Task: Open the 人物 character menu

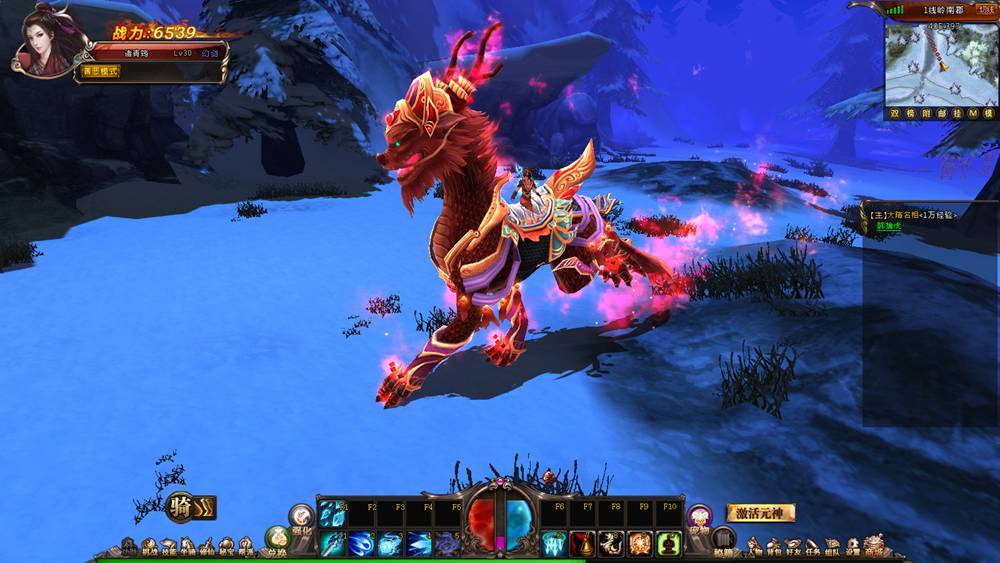Action: (x=754, y=546)
